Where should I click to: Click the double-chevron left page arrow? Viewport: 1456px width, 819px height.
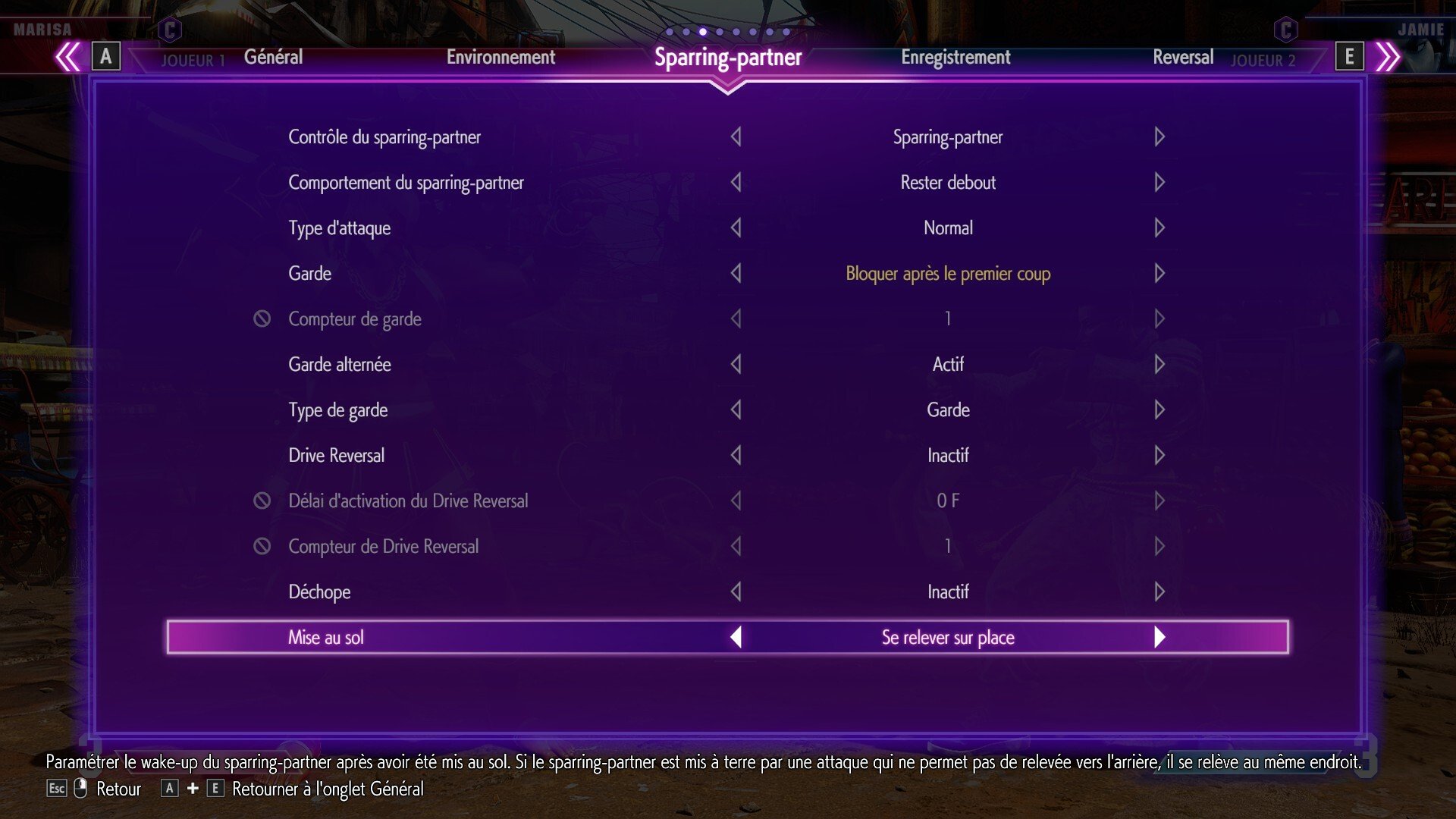coord(69,56)
